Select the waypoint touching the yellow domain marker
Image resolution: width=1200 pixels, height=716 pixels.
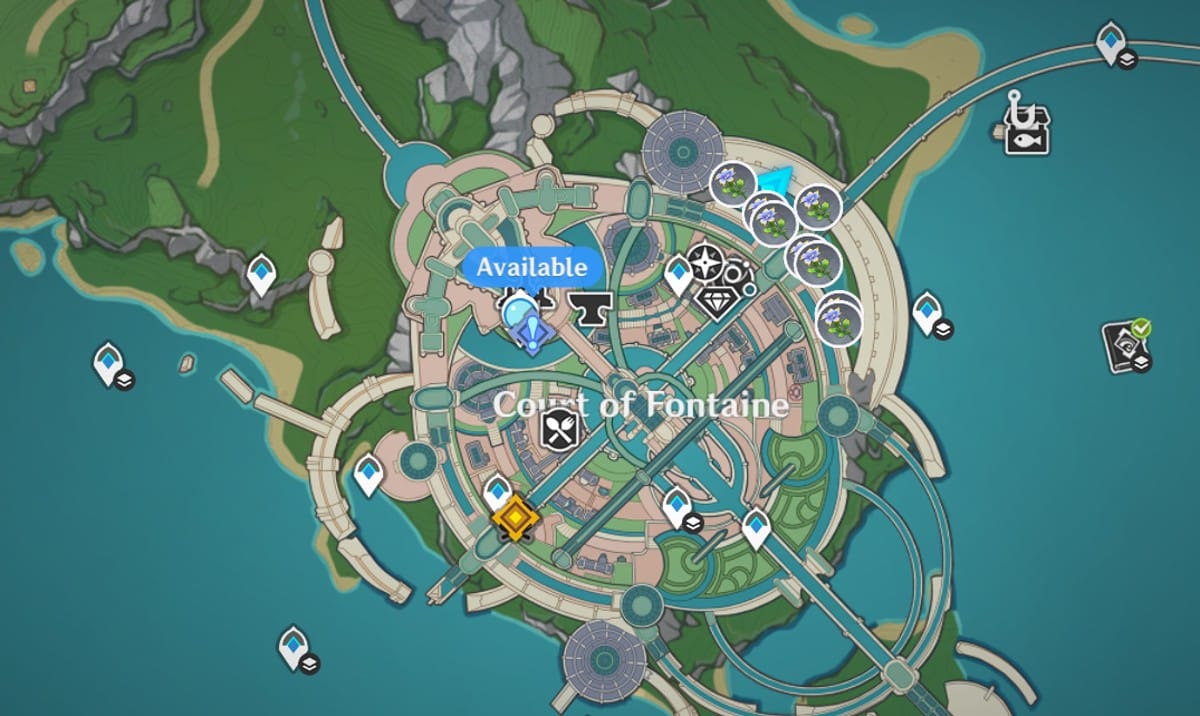pos(497,491)
